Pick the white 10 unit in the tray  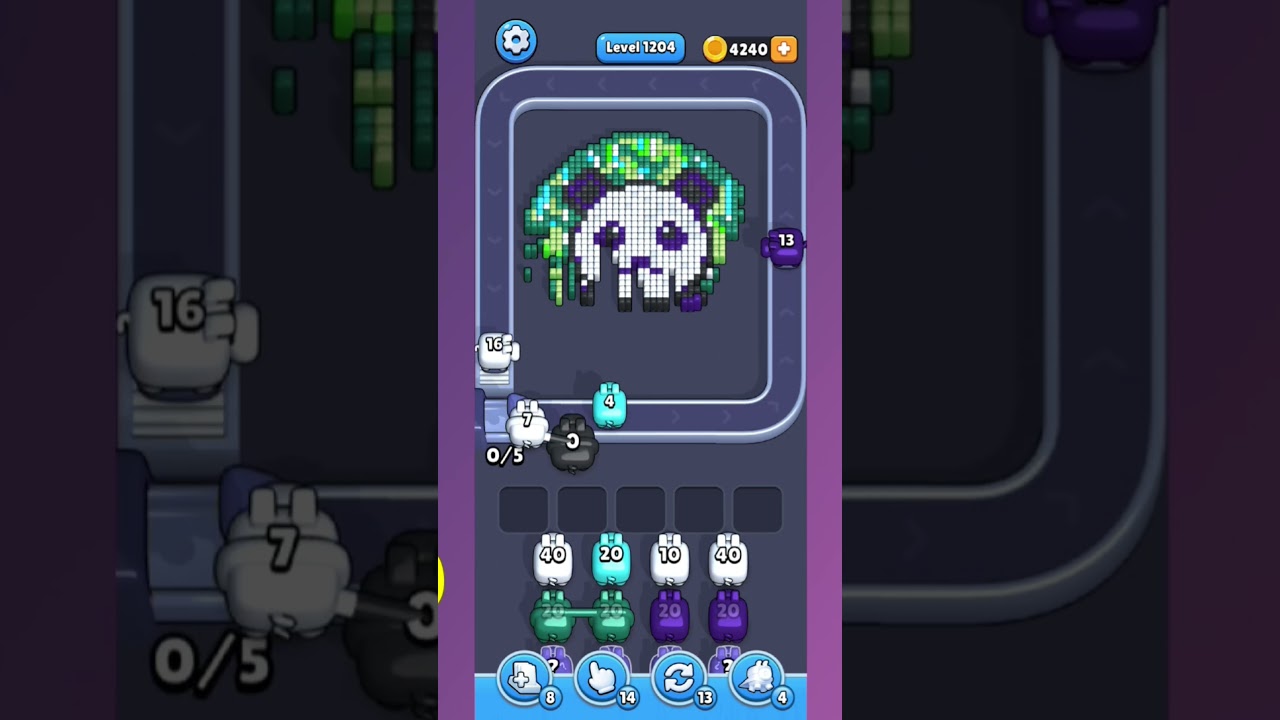point(671,558)
